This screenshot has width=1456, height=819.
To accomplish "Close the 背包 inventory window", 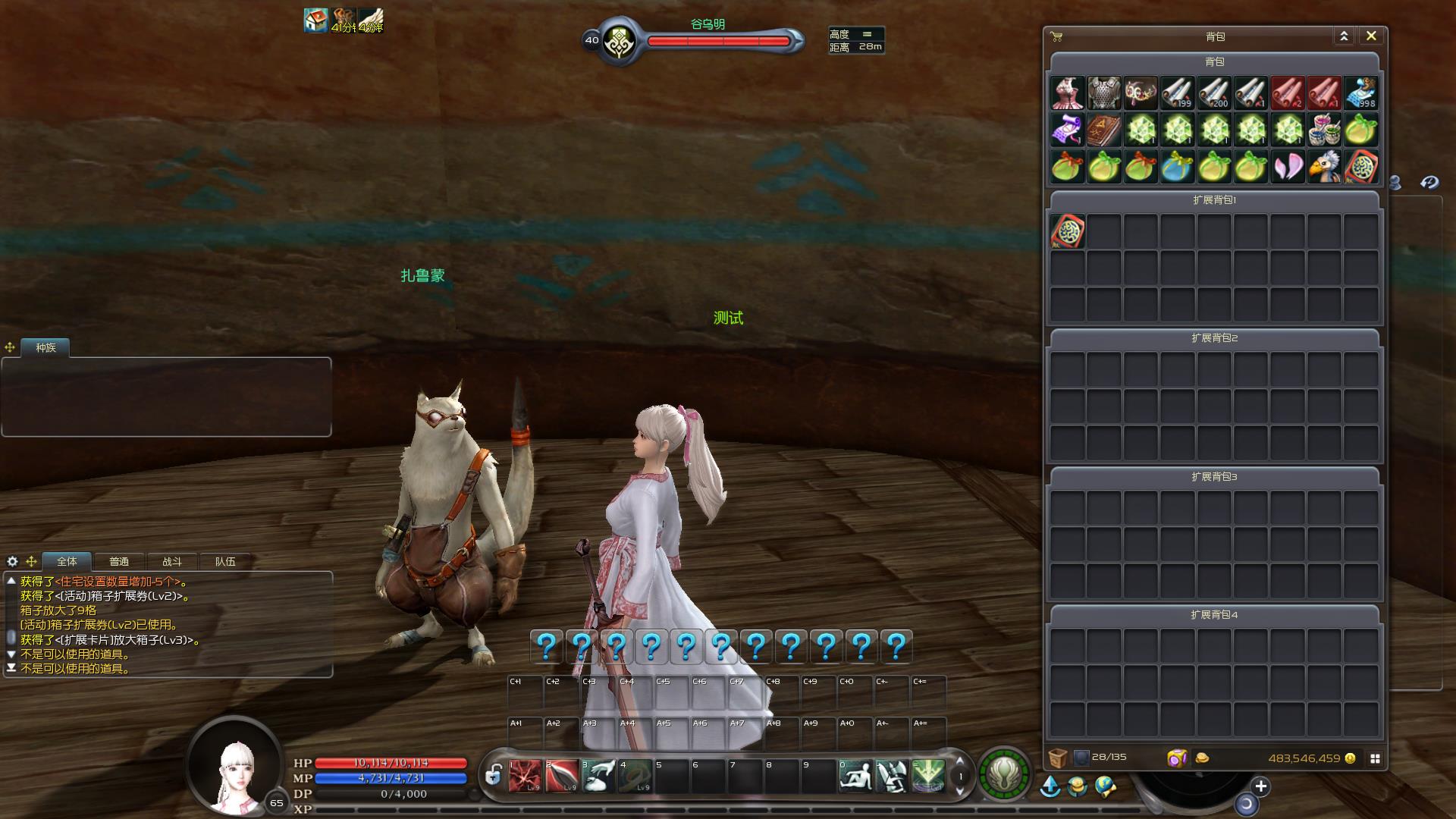I will [1371, 36].
